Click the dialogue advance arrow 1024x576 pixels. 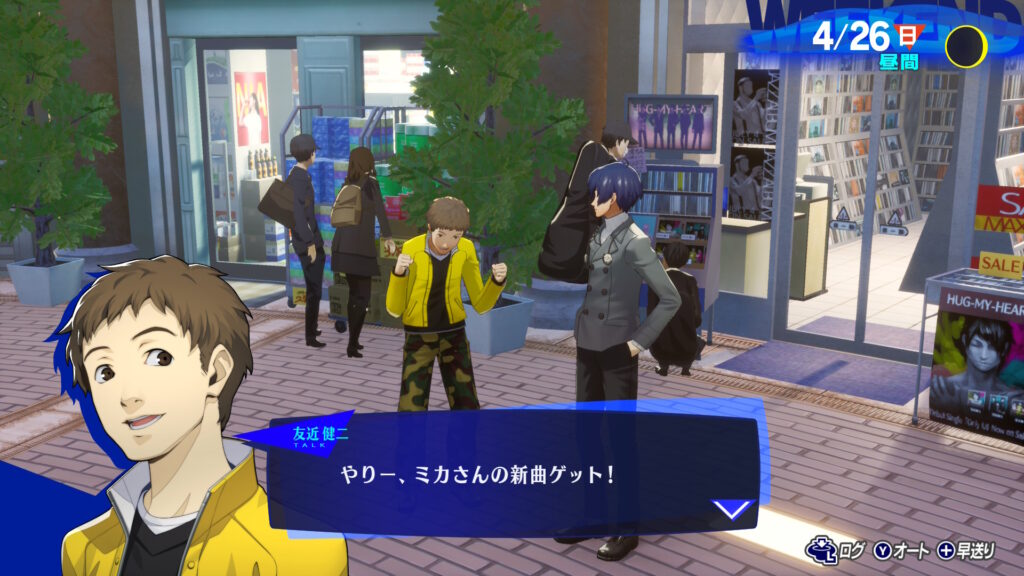pos(733,509)
